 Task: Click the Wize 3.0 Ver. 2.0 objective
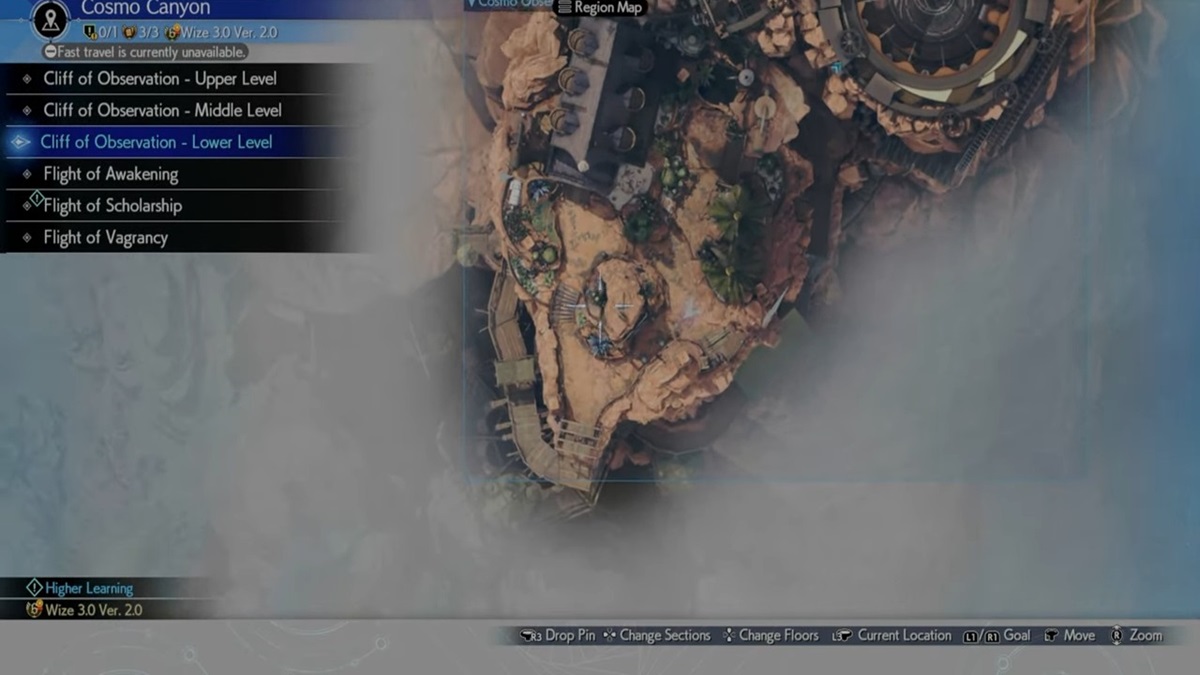point(94,609)
